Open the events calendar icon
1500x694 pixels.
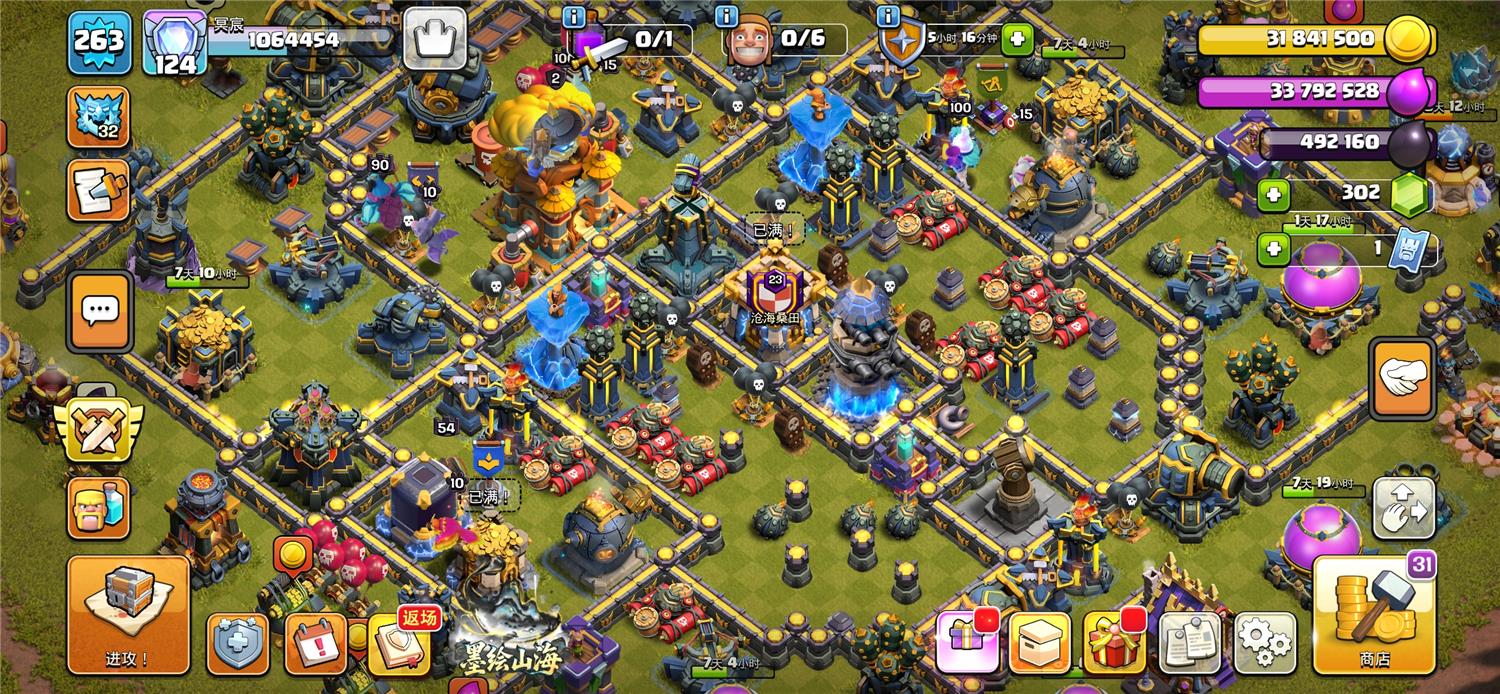(x=316, y=643)
